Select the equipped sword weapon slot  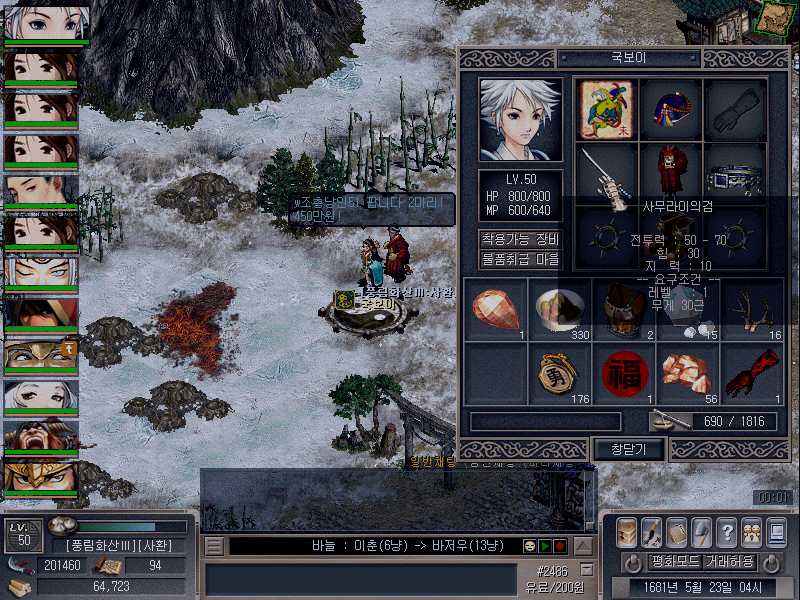[607, 172]
